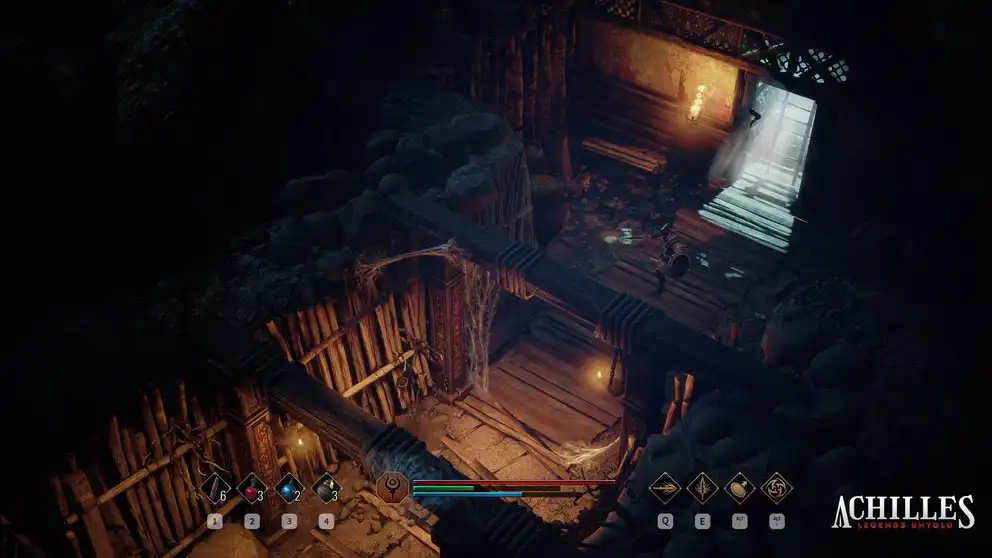
Task: Trigger the shield throw ability
Action: [739, 488]
